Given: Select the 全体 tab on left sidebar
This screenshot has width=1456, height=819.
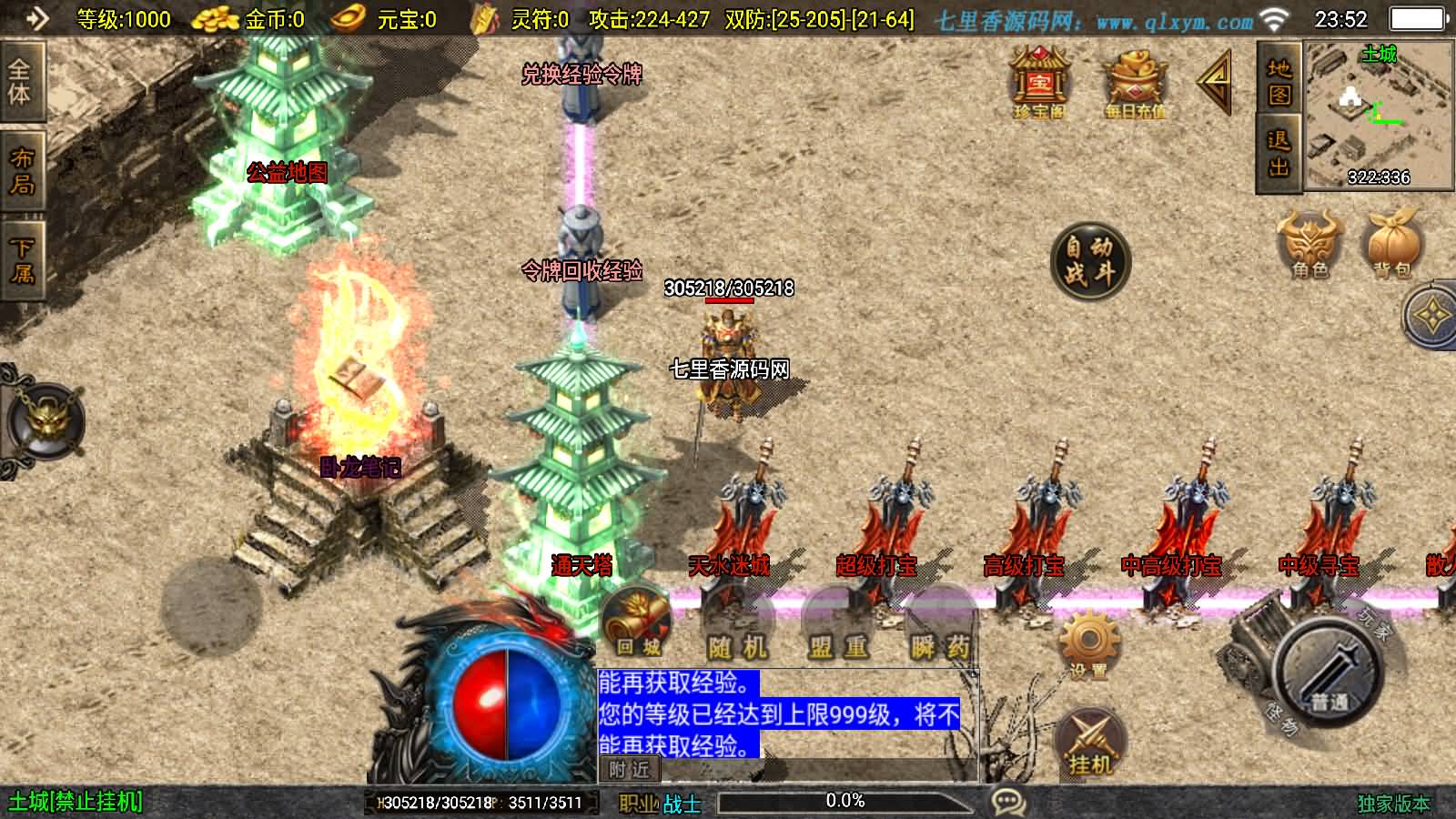Looking at the screenshot, I should tap(20, 79).
